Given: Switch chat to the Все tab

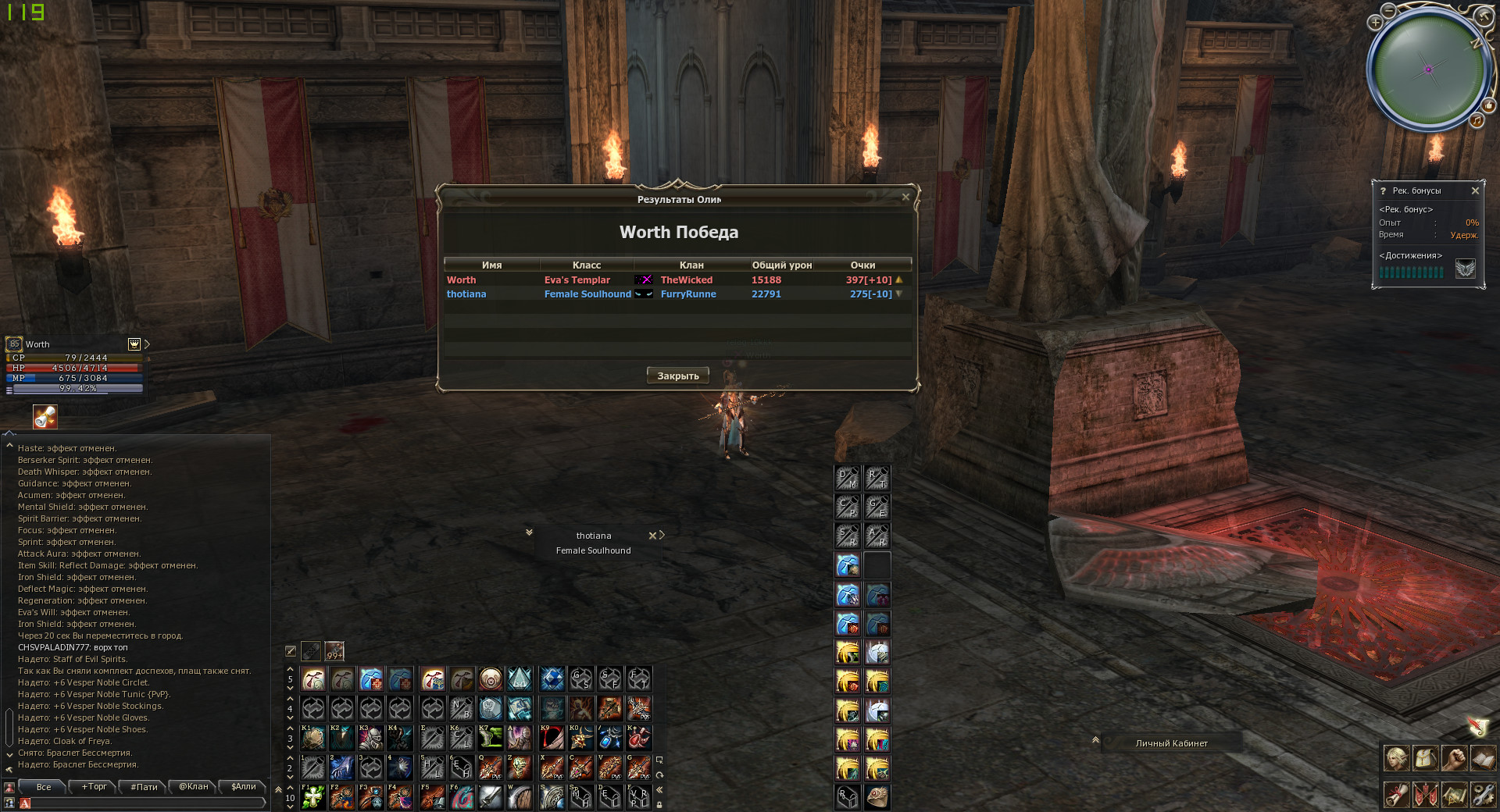Looking at the screenshot, I should pos(44,787).
